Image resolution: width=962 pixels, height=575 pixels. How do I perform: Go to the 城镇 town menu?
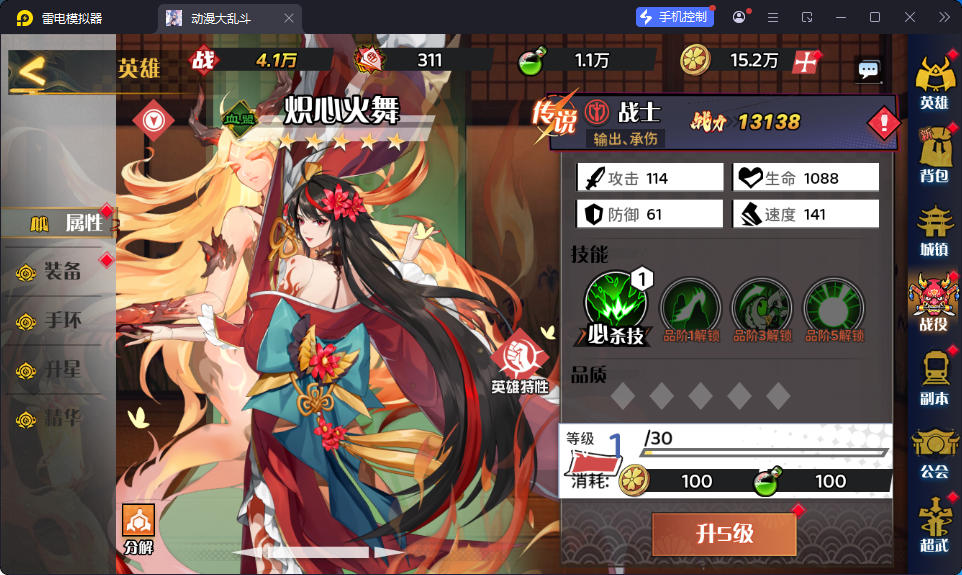pyautogui.click(x=934, y=232)
